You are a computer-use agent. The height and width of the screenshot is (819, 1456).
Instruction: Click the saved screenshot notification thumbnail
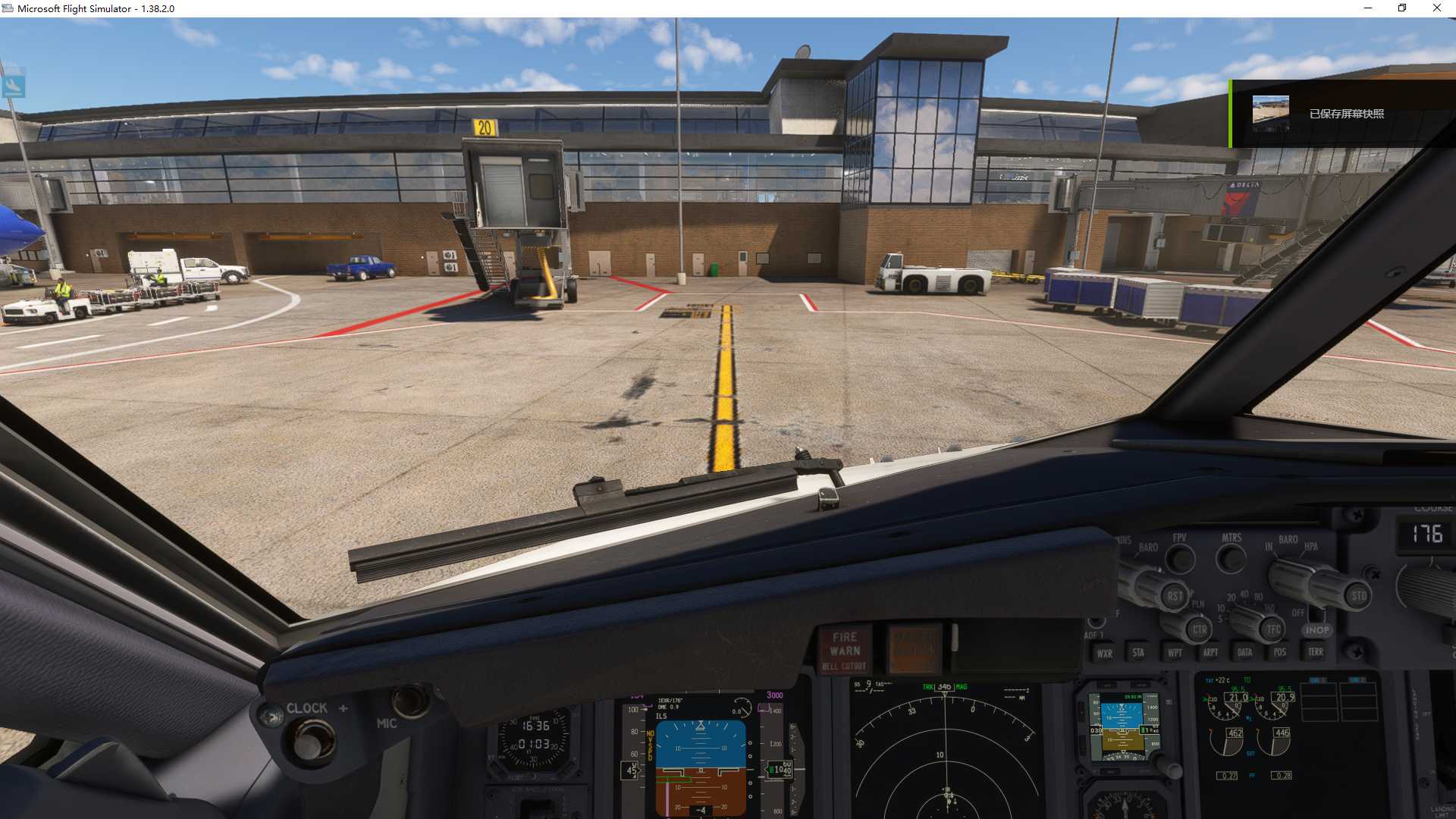coord(1270,111)
